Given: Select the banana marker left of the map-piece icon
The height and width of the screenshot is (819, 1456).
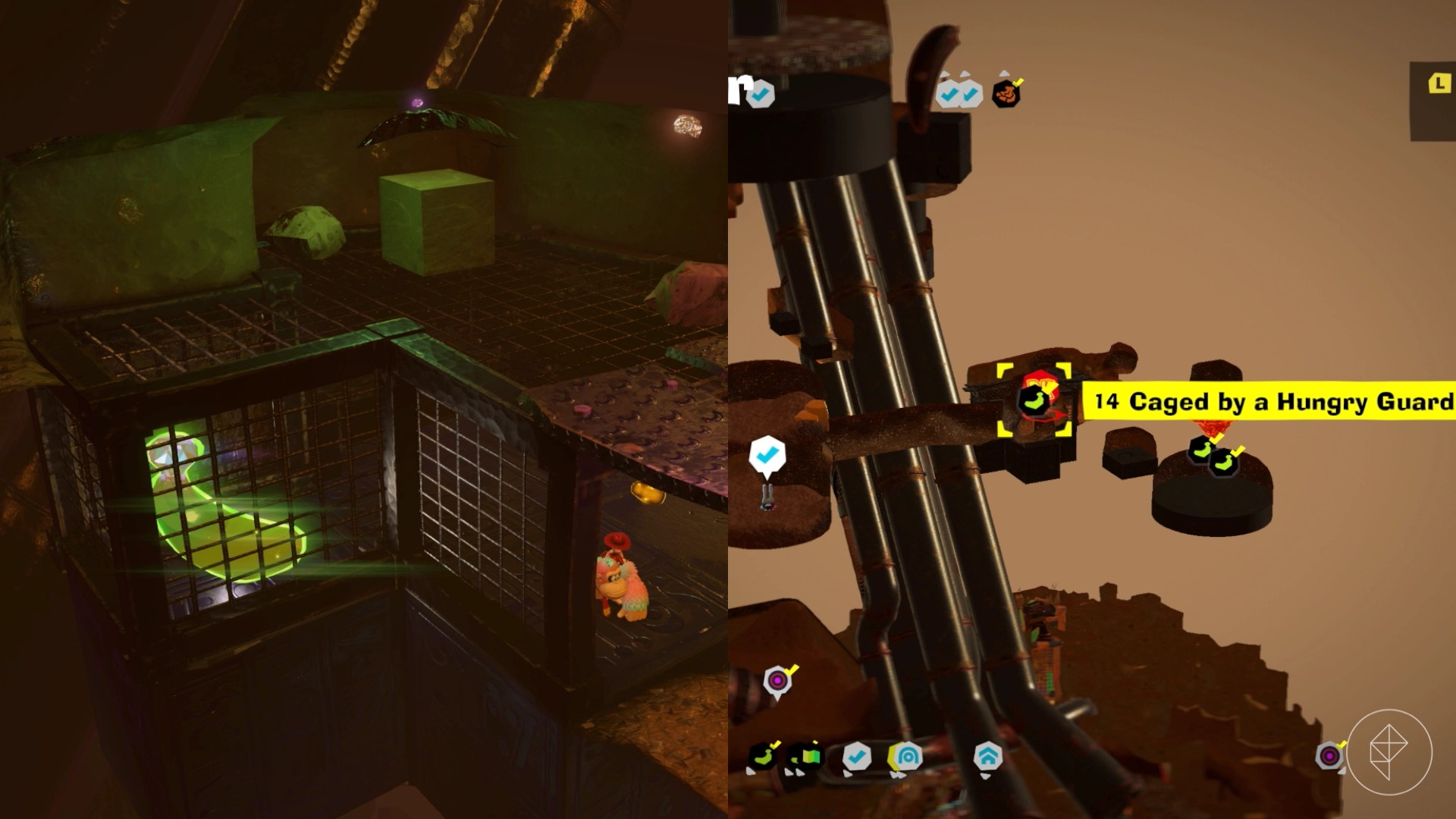Looking at the screenshot, I should [x=763, y=756].
